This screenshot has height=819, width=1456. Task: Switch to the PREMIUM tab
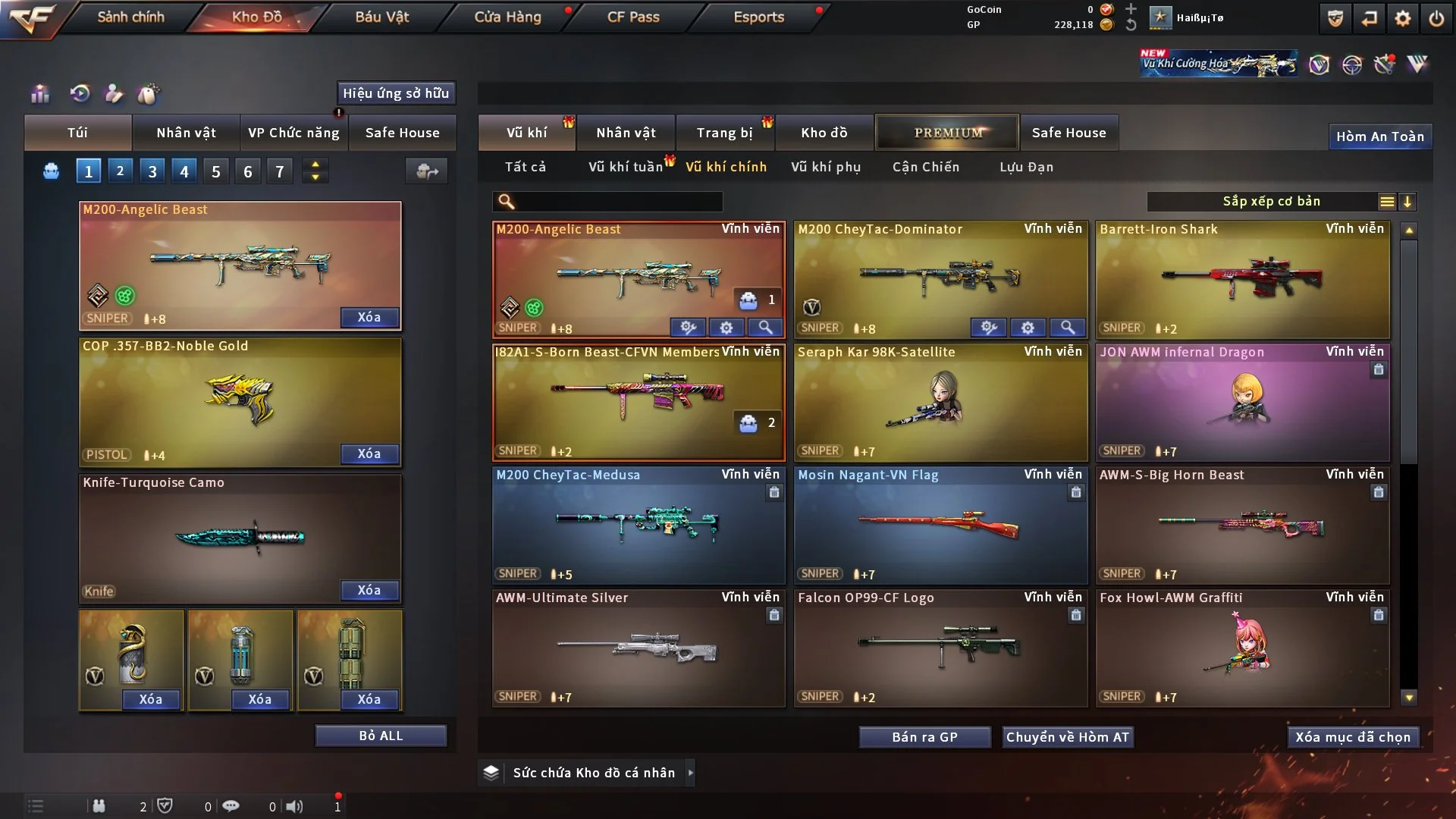click(947, 133)
